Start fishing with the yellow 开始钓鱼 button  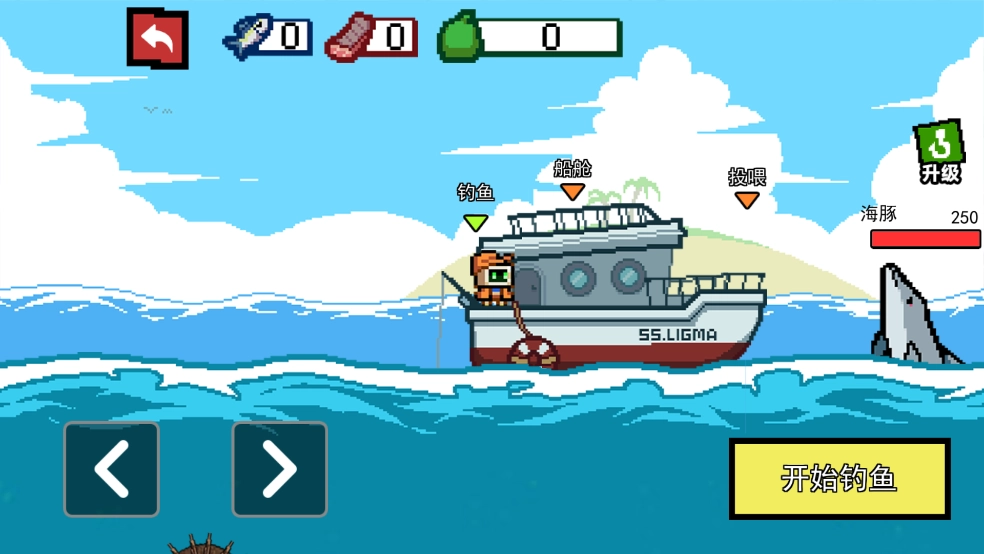coord(839,478)
